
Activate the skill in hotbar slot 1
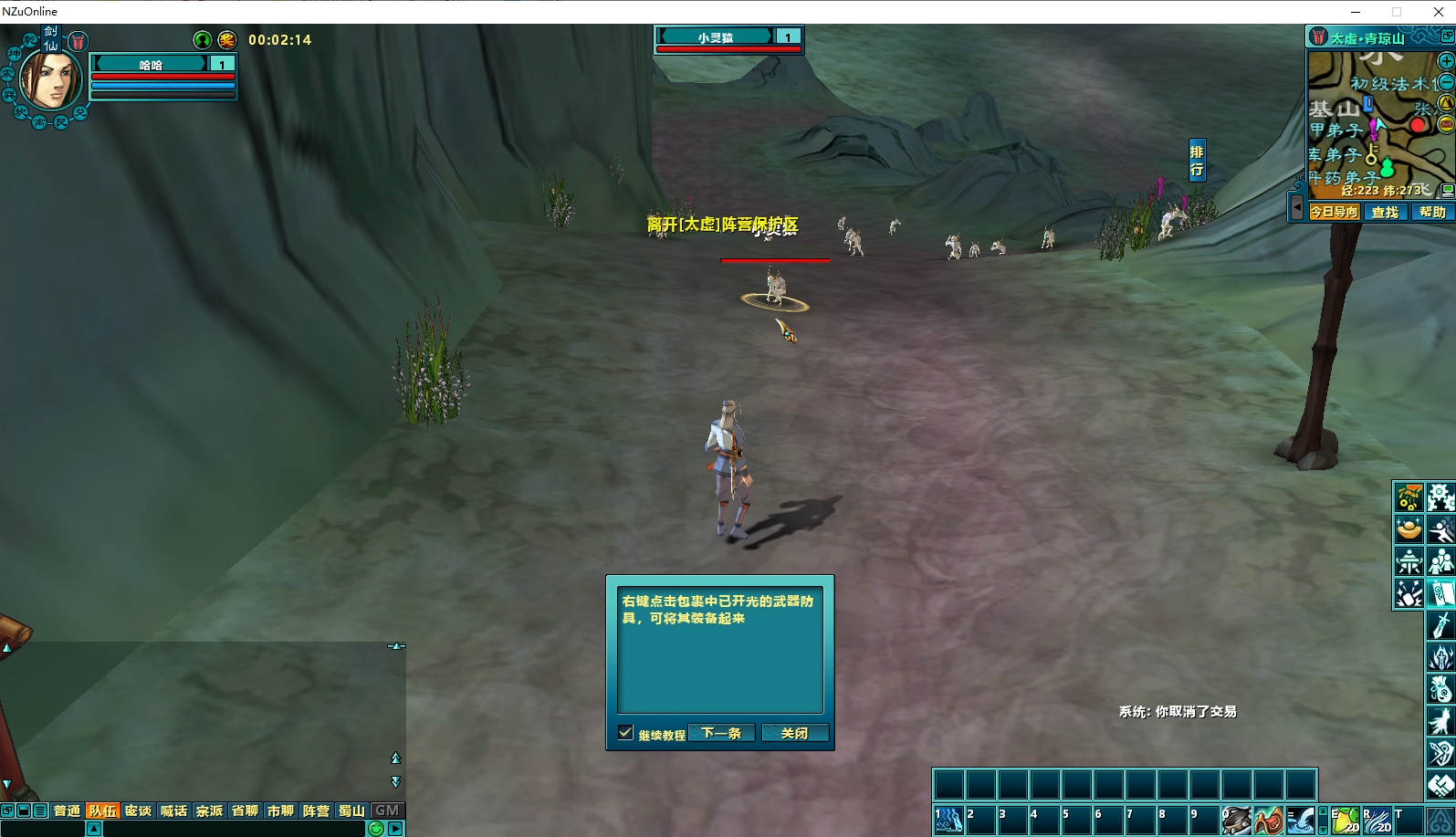948,820
